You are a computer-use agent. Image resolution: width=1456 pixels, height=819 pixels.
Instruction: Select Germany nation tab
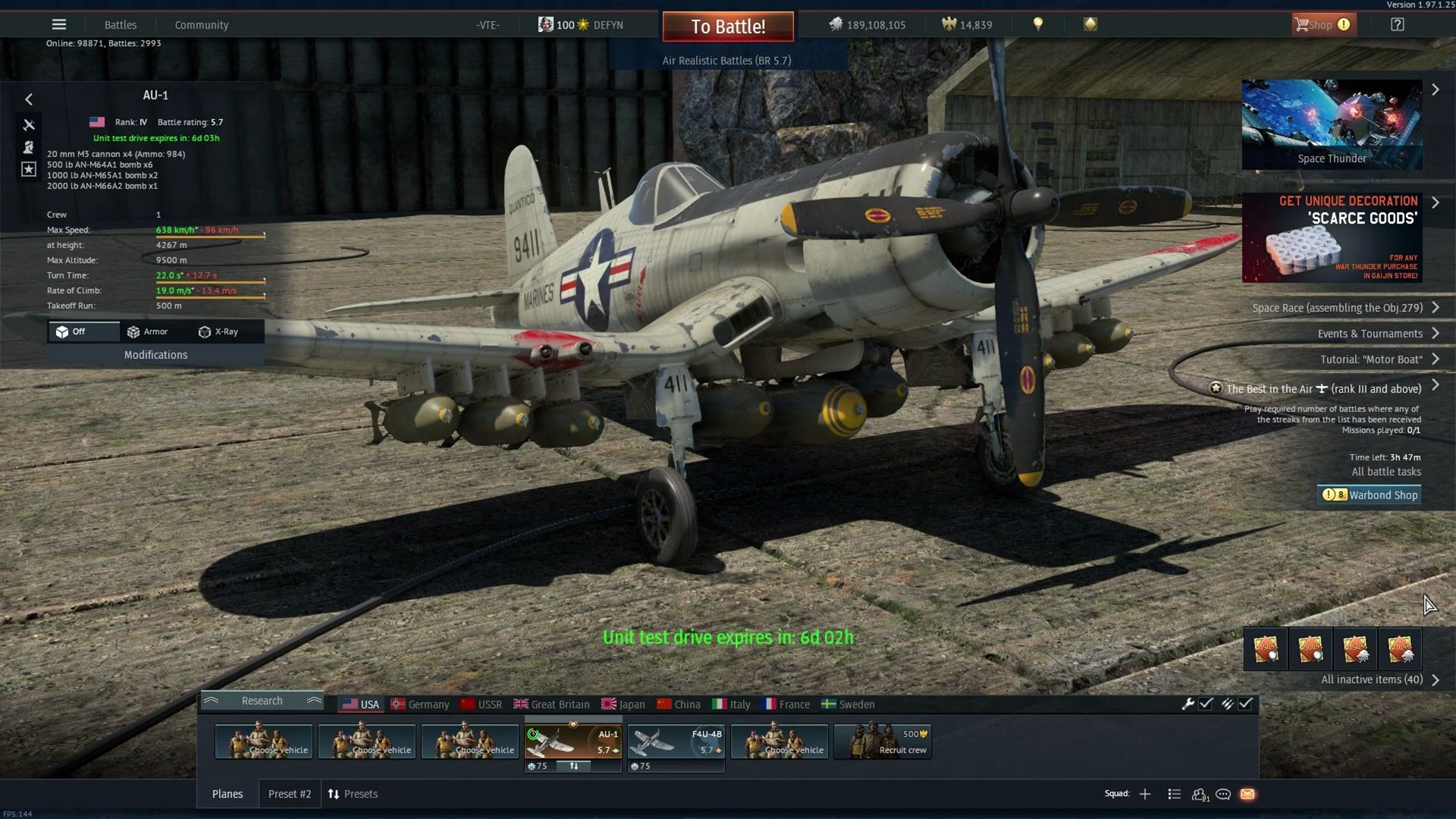click(x=420, y=704)
